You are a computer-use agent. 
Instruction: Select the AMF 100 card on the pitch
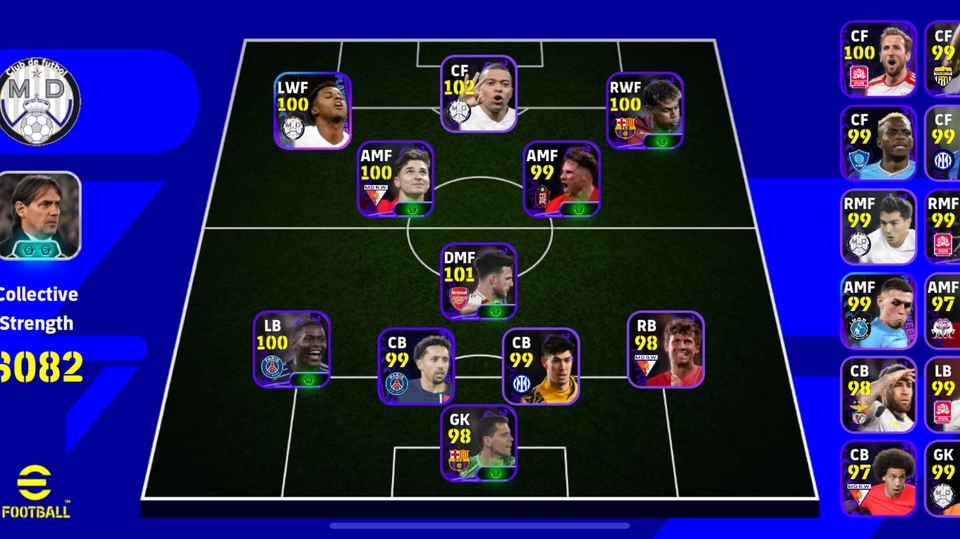point(395,180)
